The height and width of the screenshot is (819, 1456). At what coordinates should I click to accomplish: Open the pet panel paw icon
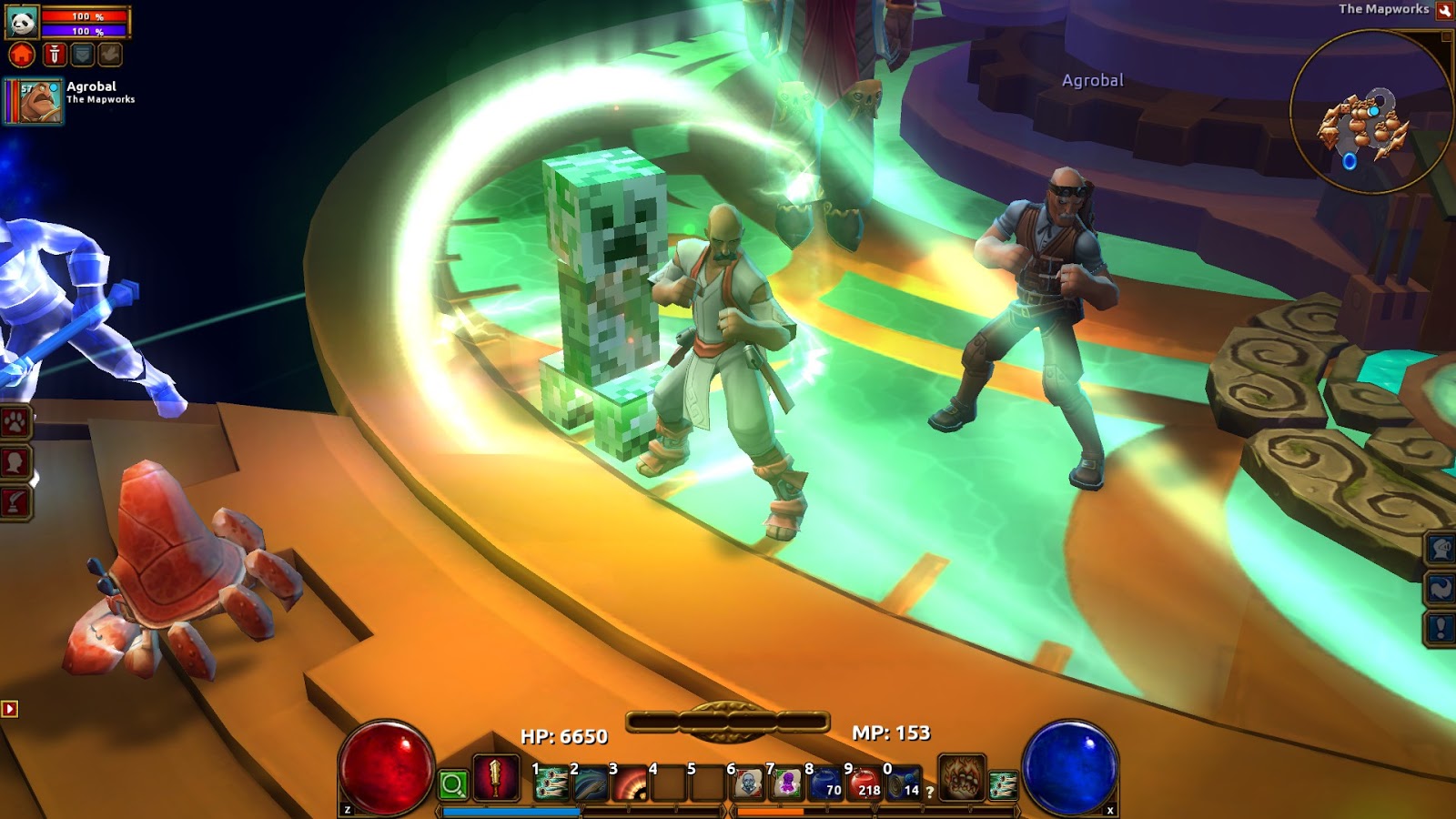[x=15, y=423]
